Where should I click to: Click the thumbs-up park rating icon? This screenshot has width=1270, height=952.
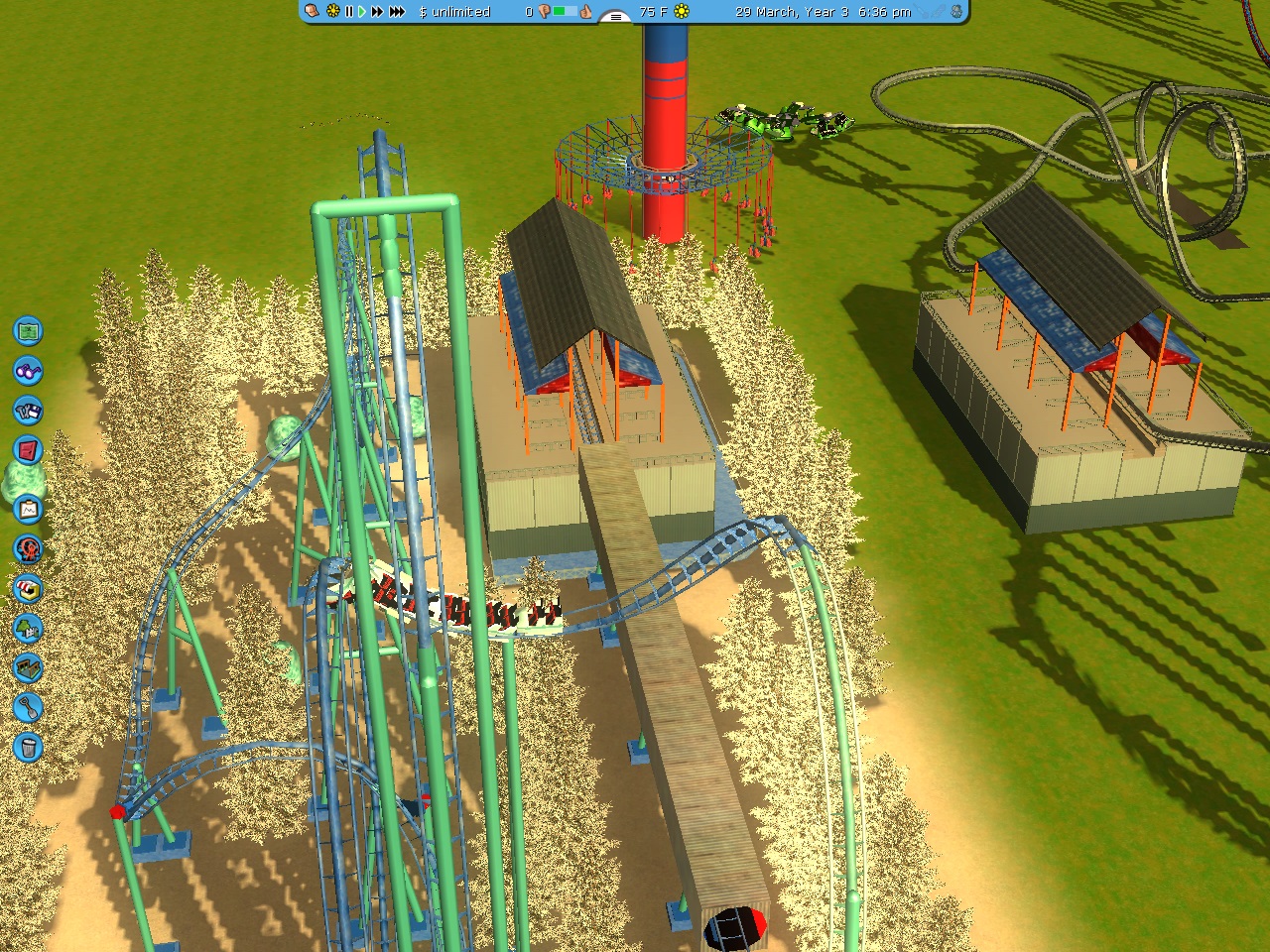coord(585,12)
